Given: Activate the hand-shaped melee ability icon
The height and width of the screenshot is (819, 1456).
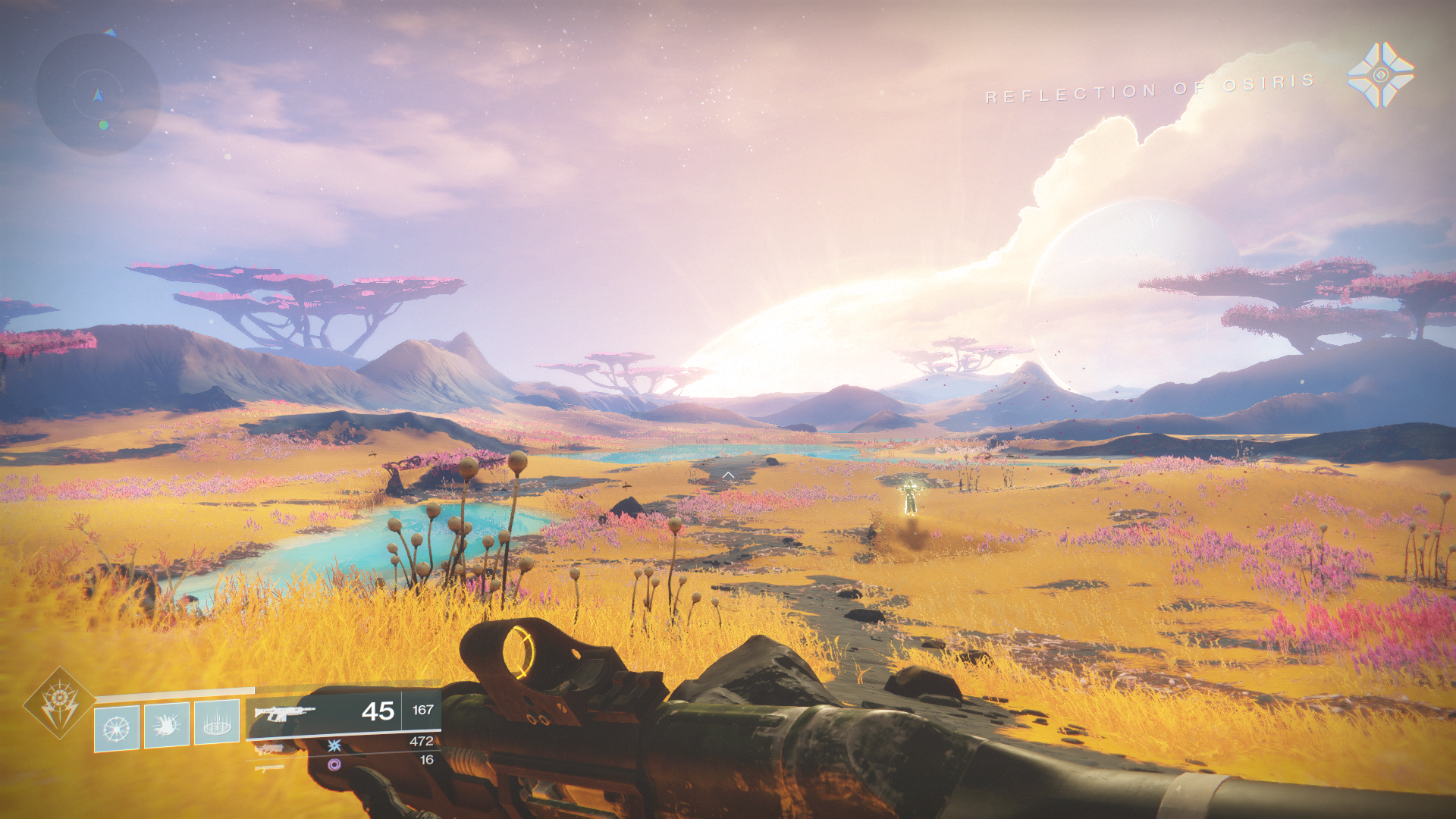Looking at the screenshot, I should [x=167, y=726].
